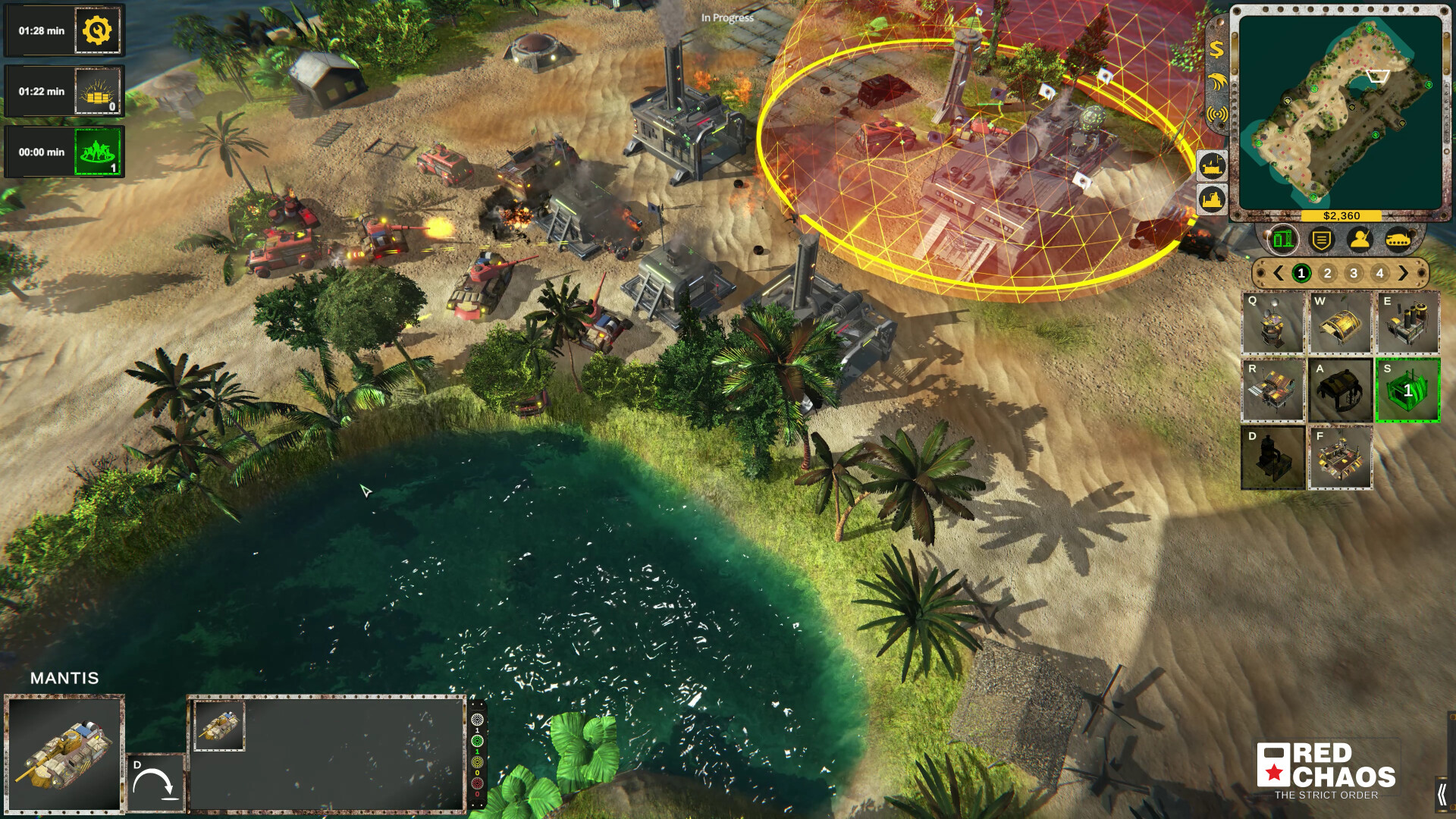Click the left chevron to previous build page
The height and width of the screenshot is (819, 1456).
tap(1279, 271)
